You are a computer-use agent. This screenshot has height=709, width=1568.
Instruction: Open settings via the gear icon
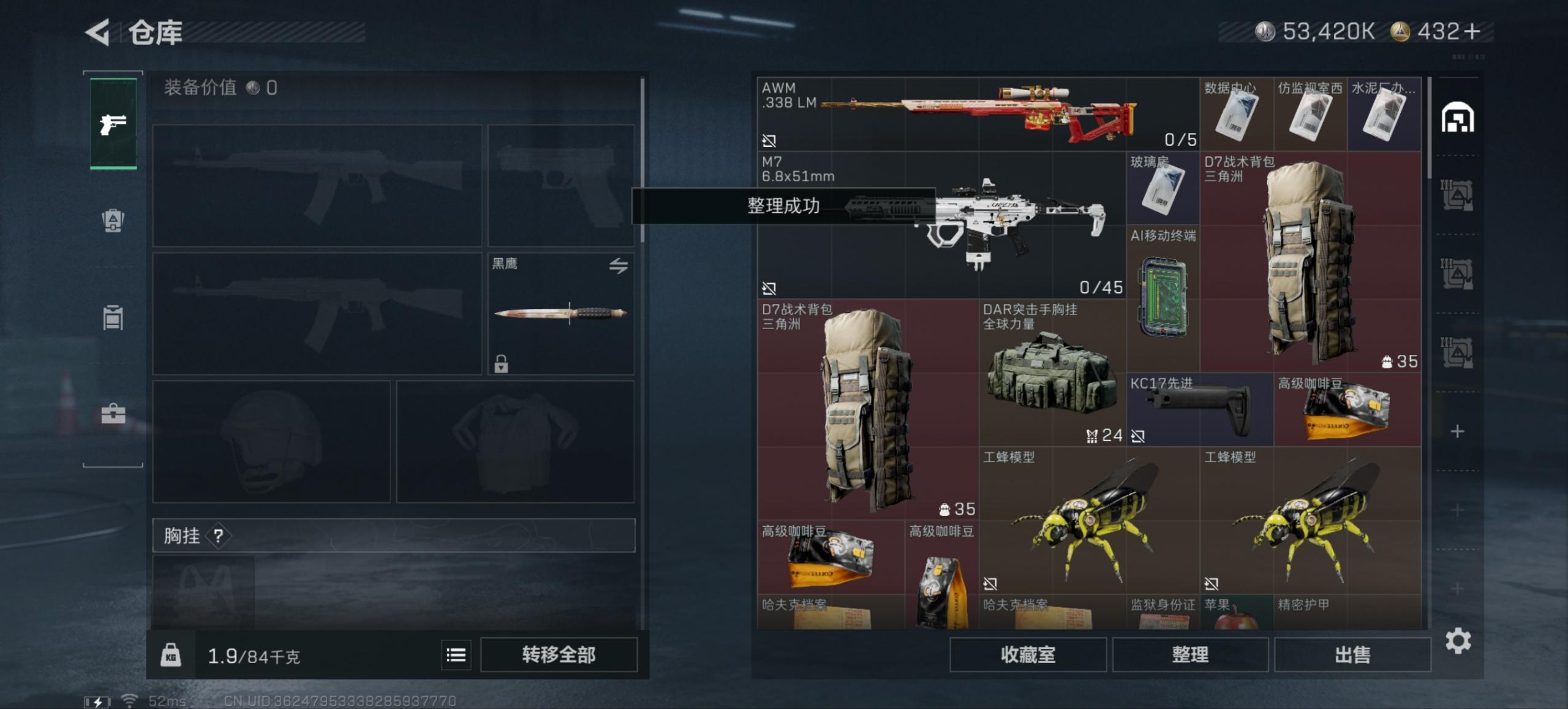pyautogui.click(x=1460, y=641)
